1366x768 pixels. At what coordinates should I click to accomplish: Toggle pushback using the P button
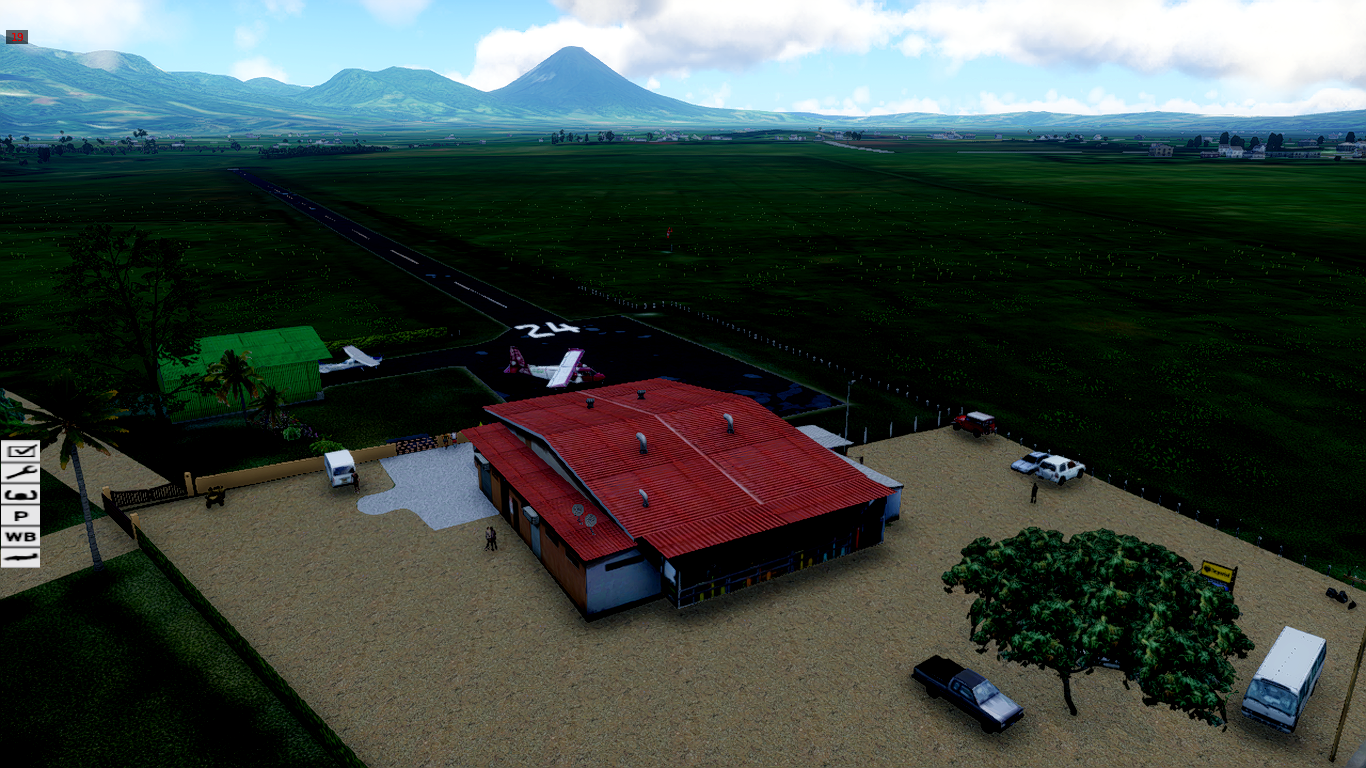click(x=20, y=515)
